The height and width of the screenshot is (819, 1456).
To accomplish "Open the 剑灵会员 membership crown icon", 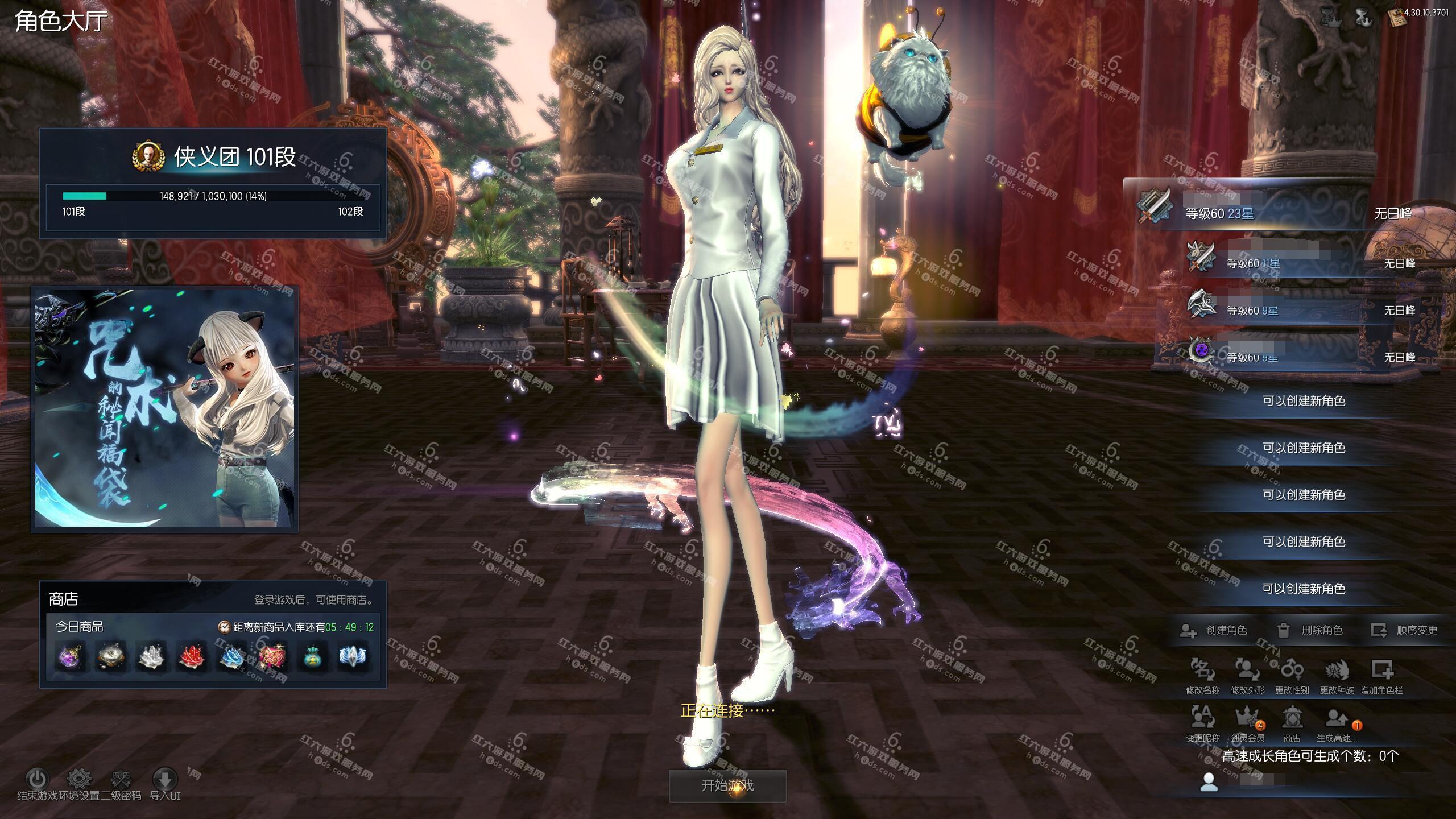I will tap(1247, 720).
